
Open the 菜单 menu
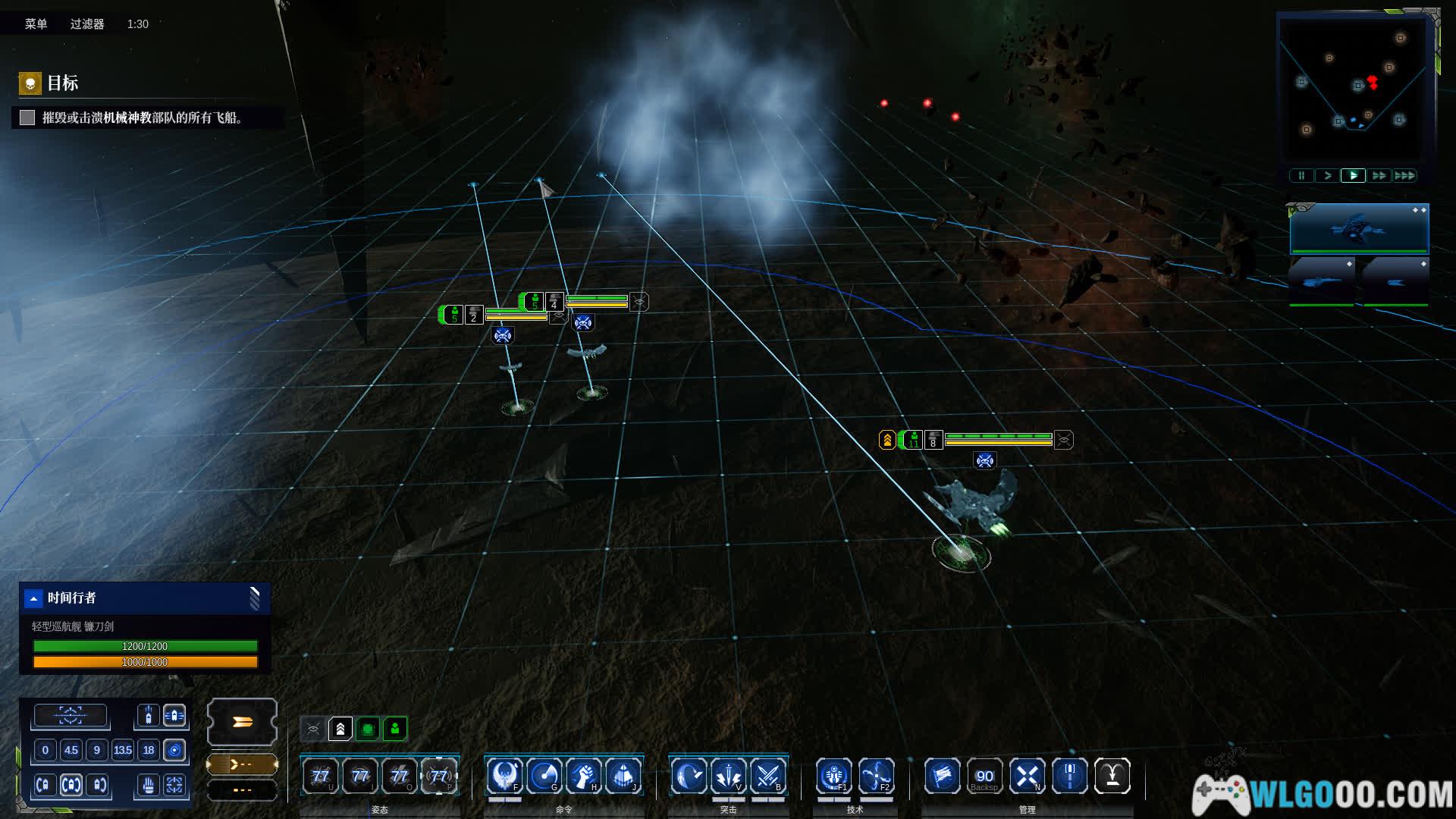coord(36,24)
